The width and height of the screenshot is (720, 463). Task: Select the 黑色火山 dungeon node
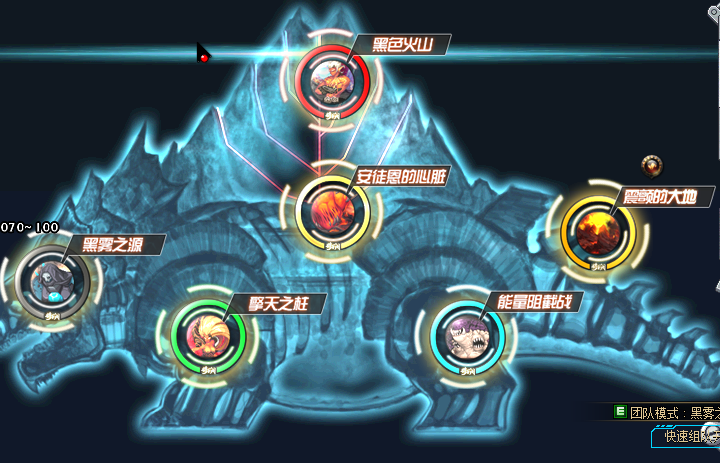[x=333, y=80]
